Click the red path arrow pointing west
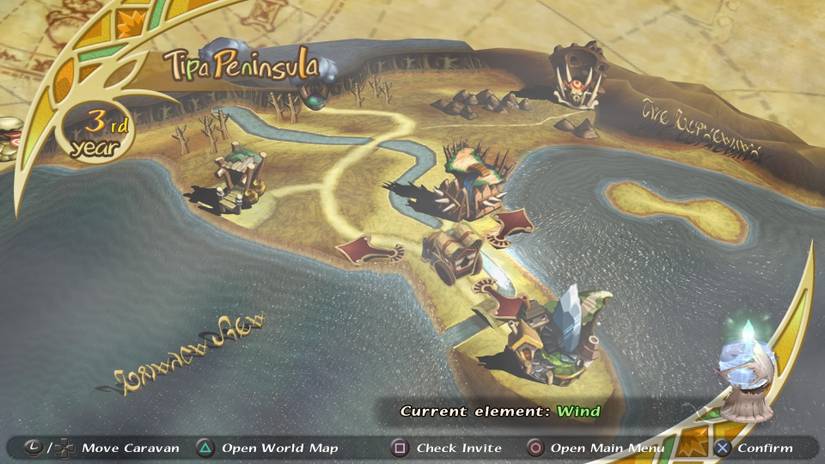The width and height of the screenshot is (825, 464). click(366, 246)
